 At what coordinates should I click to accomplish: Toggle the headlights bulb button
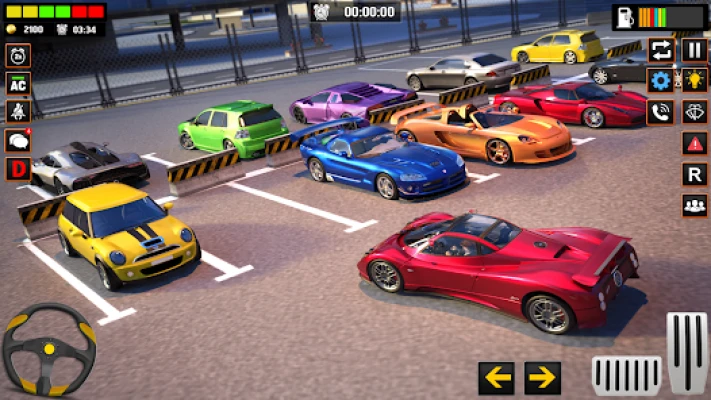(x=694, y=81)
